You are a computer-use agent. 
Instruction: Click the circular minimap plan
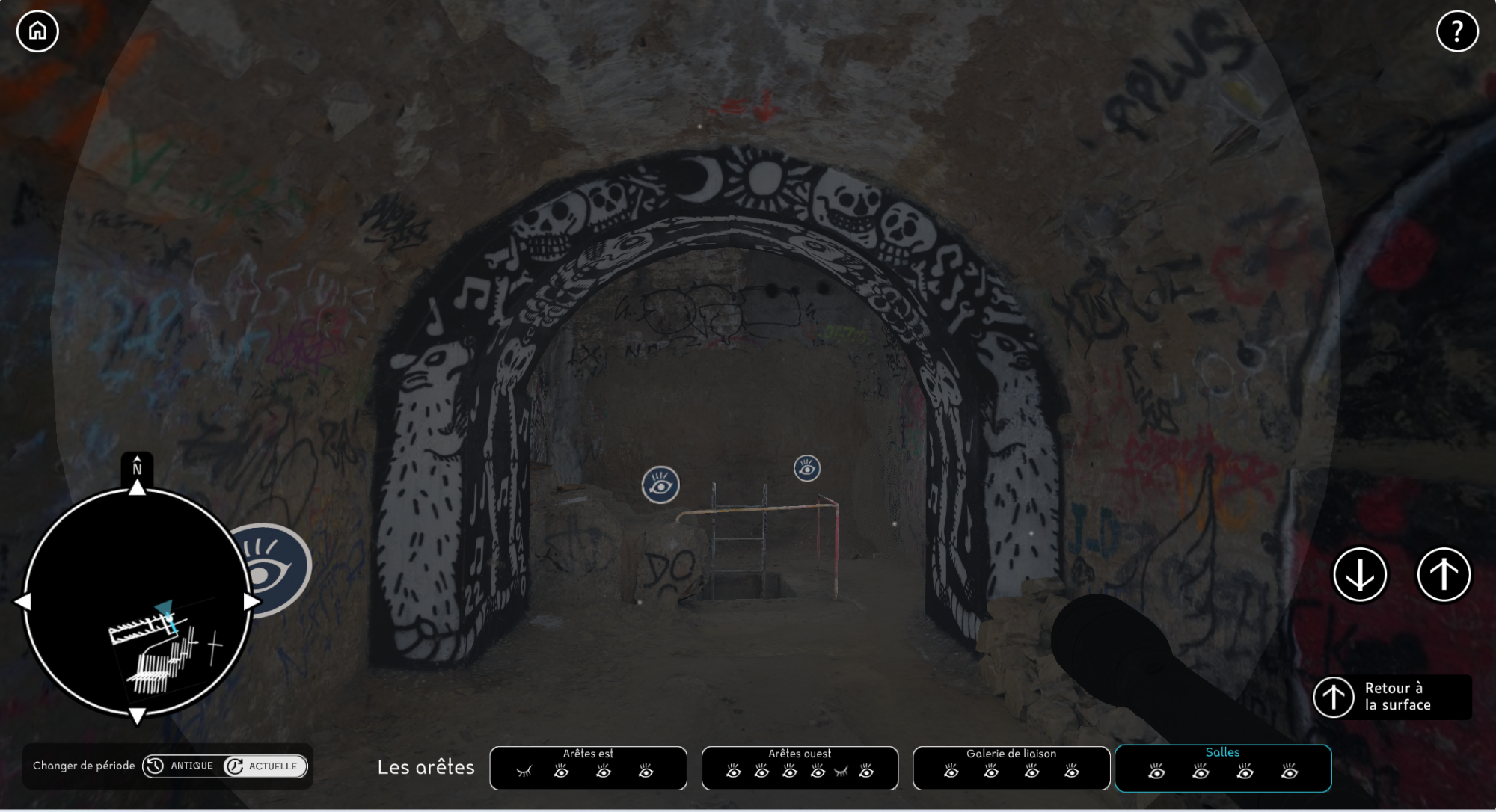[x=137, y=602]
